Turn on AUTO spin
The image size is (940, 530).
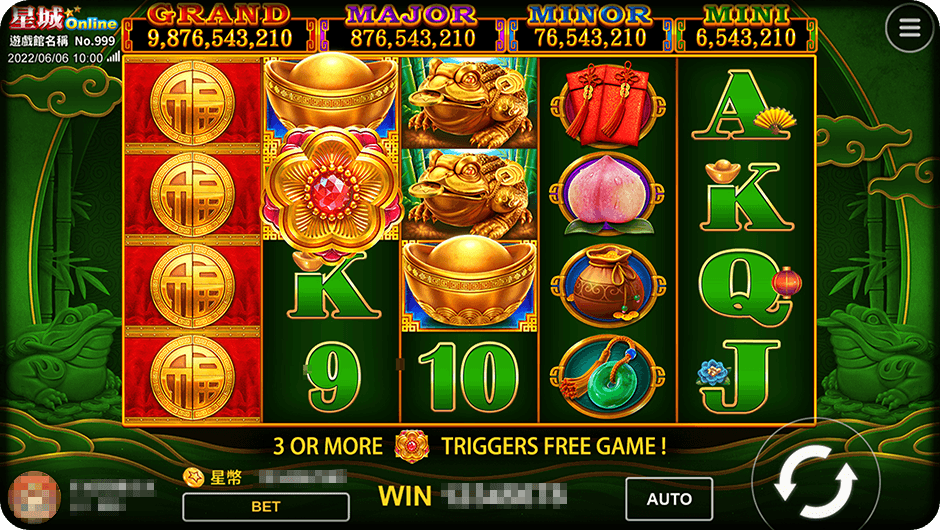click(669, 499)
